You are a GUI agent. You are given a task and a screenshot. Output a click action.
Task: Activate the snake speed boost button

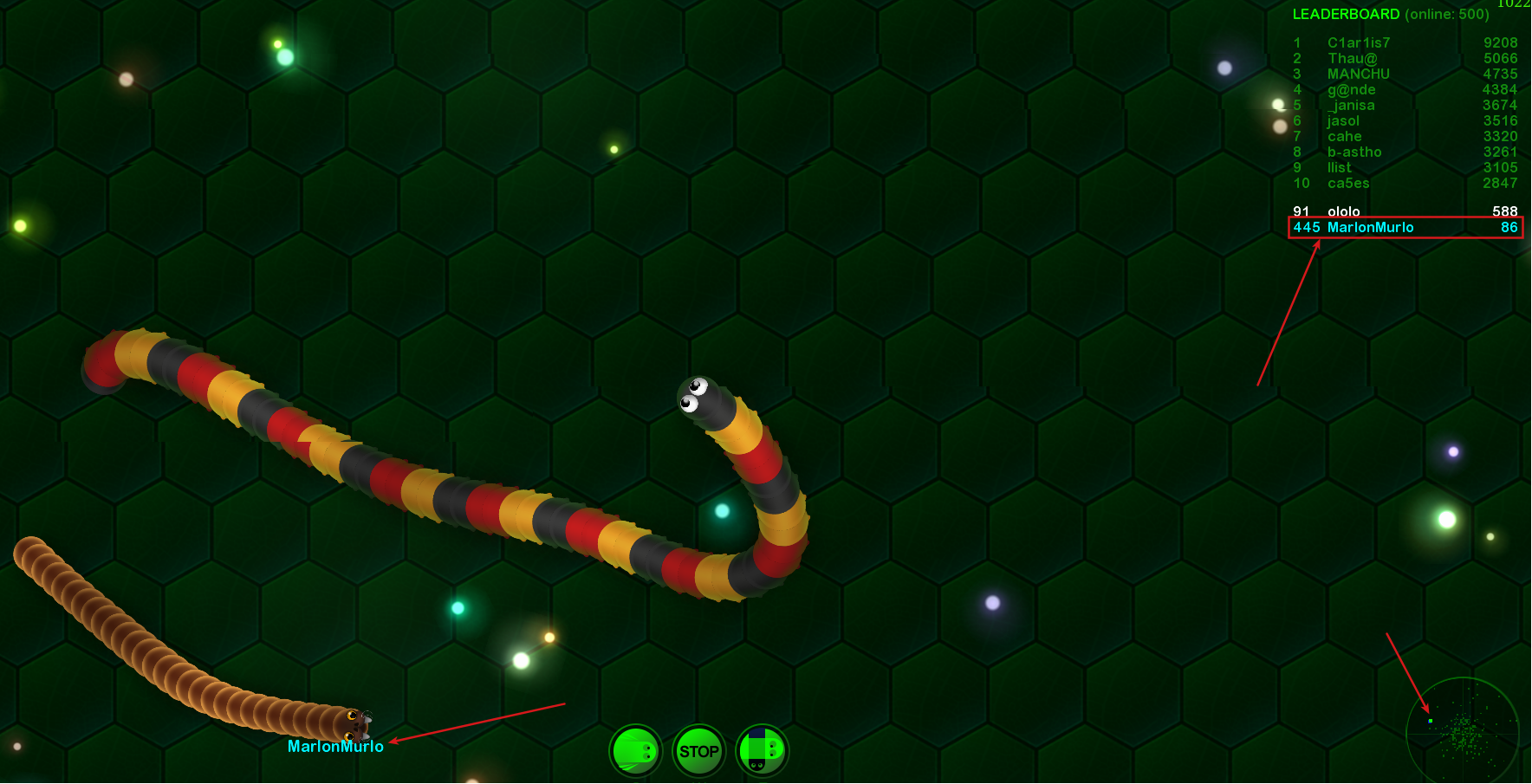(x=636, y=750)
